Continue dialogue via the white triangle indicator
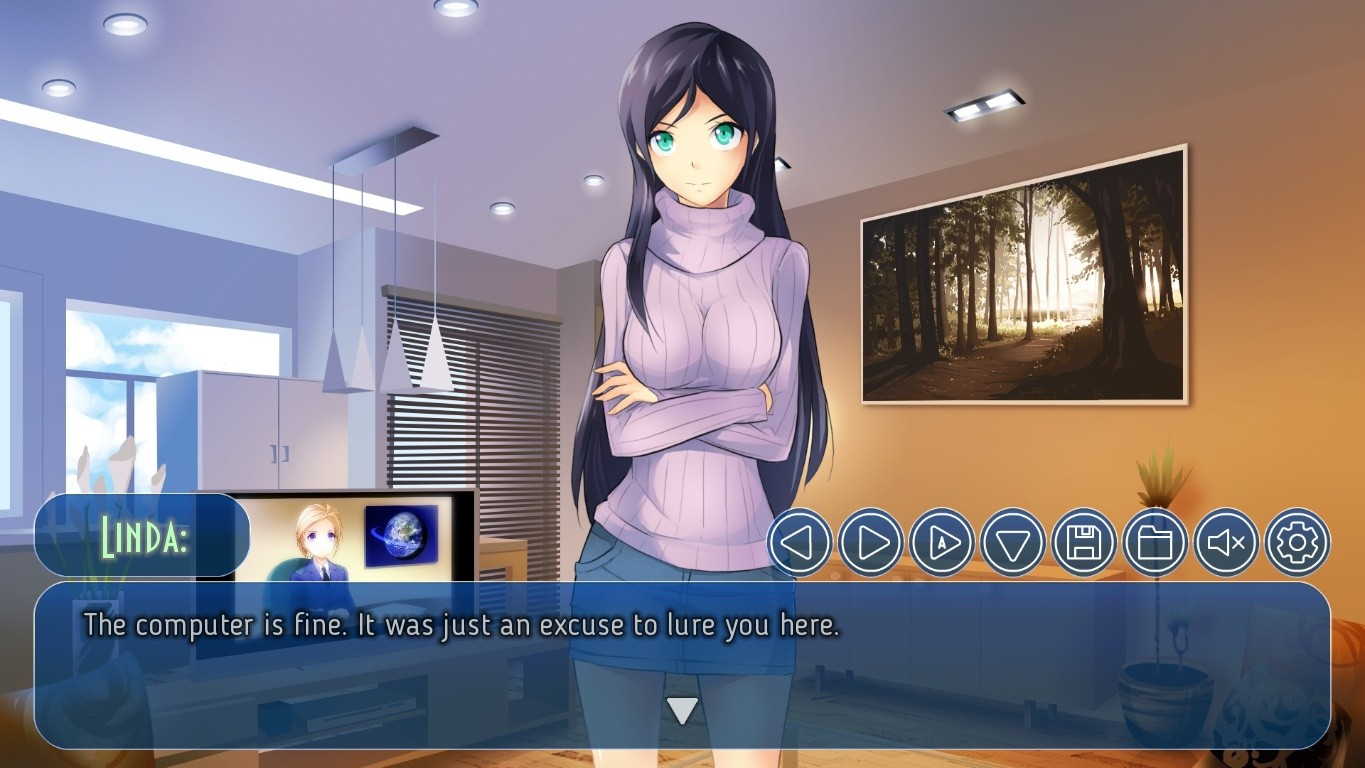 click(682, 711)
